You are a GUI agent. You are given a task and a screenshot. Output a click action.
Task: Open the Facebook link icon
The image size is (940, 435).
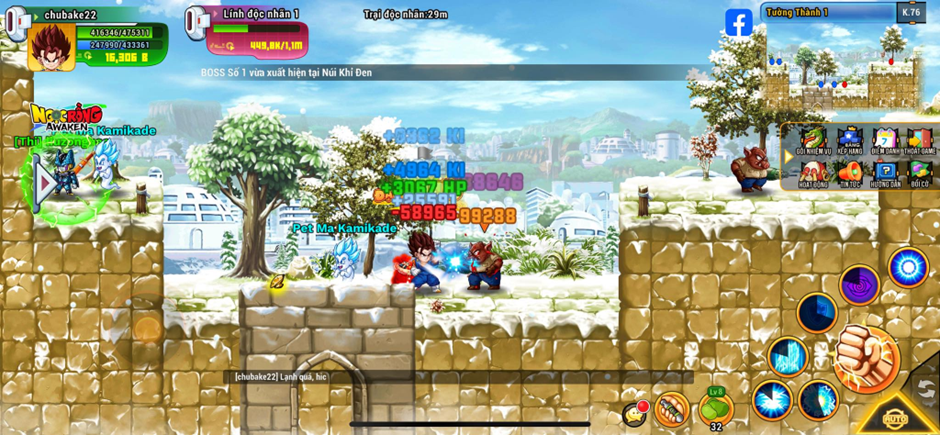[739, 23]
